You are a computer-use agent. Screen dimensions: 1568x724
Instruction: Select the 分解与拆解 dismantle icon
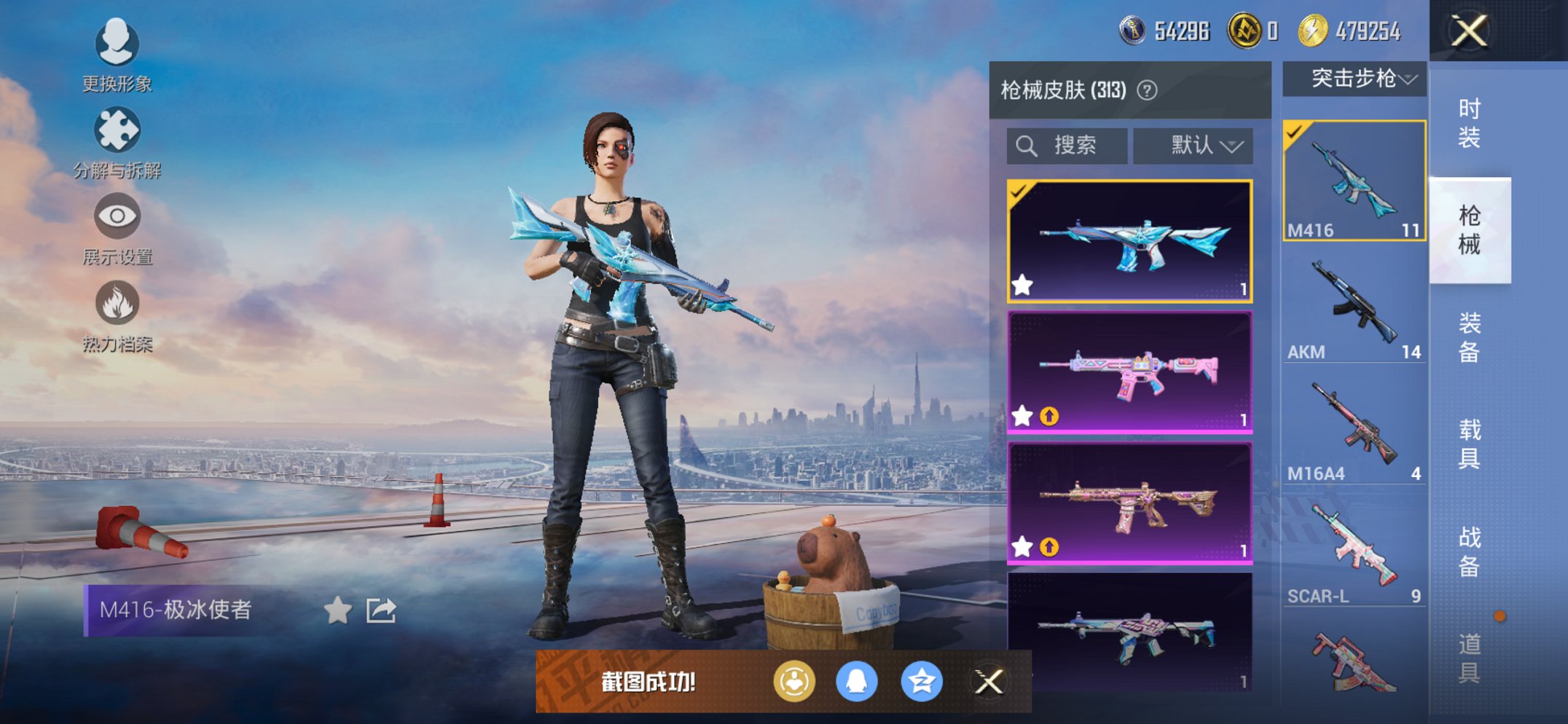117,130
